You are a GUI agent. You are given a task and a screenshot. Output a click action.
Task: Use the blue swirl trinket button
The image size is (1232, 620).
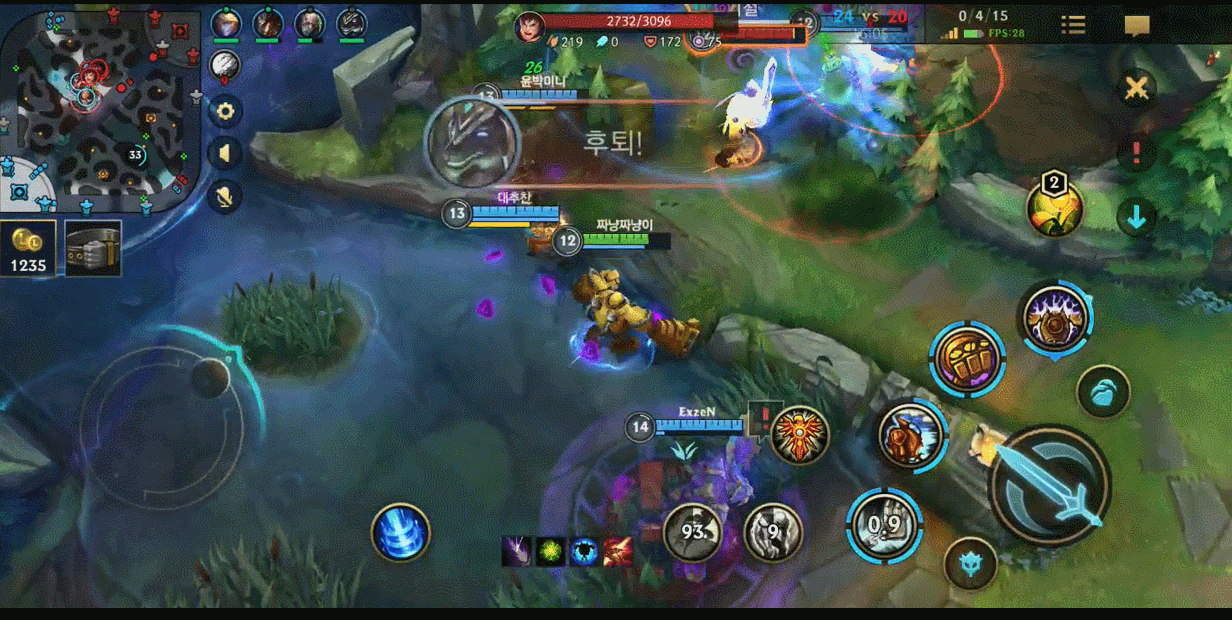pyautogui.click(x=401, y=532)
